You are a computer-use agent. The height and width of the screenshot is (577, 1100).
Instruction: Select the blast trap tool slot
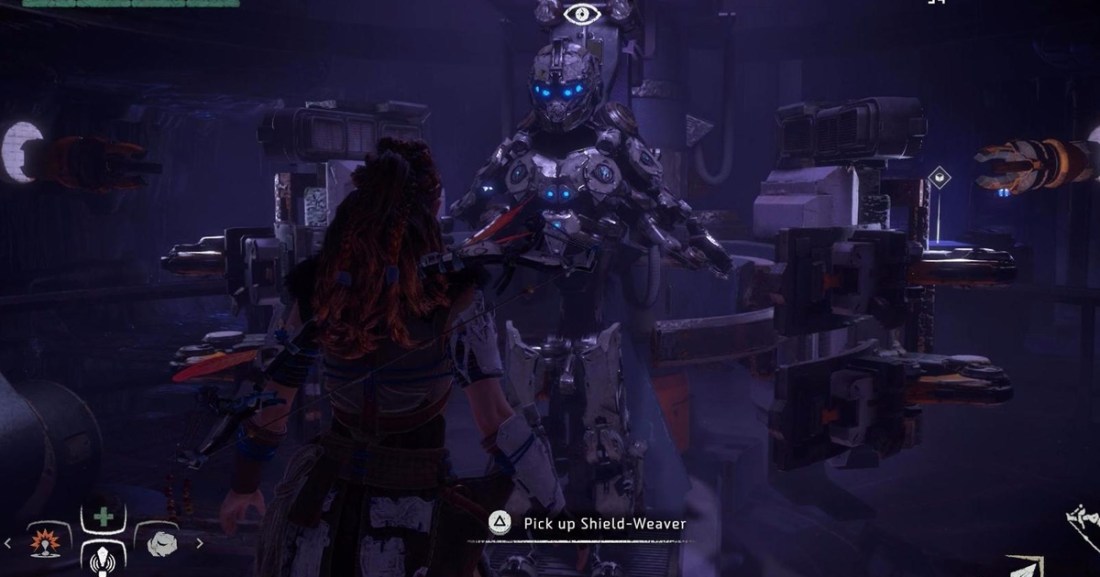tap(47, 542)
